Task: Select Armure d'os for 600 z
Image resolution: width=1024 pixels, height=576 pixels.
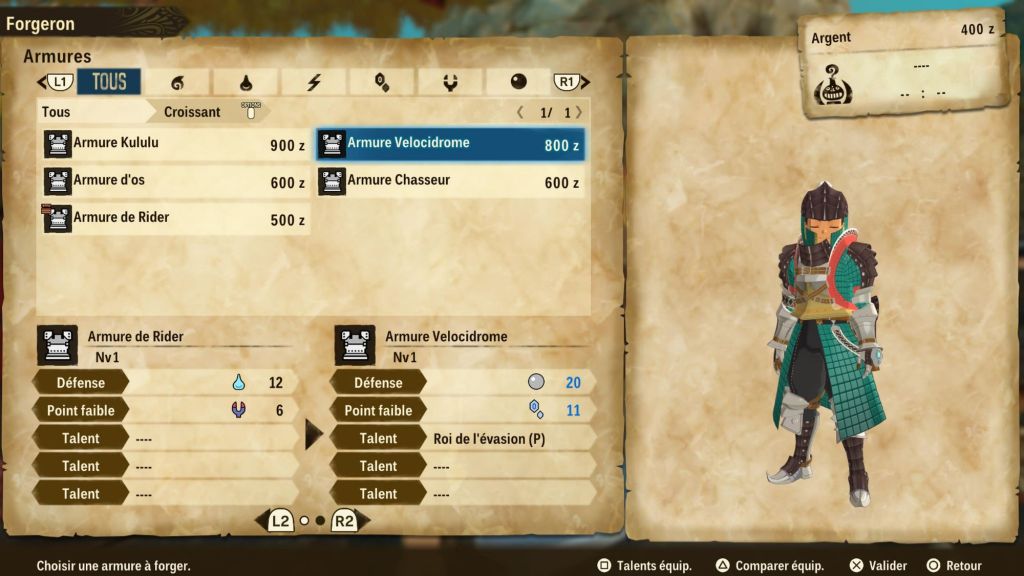Action: tap(174, 182)
